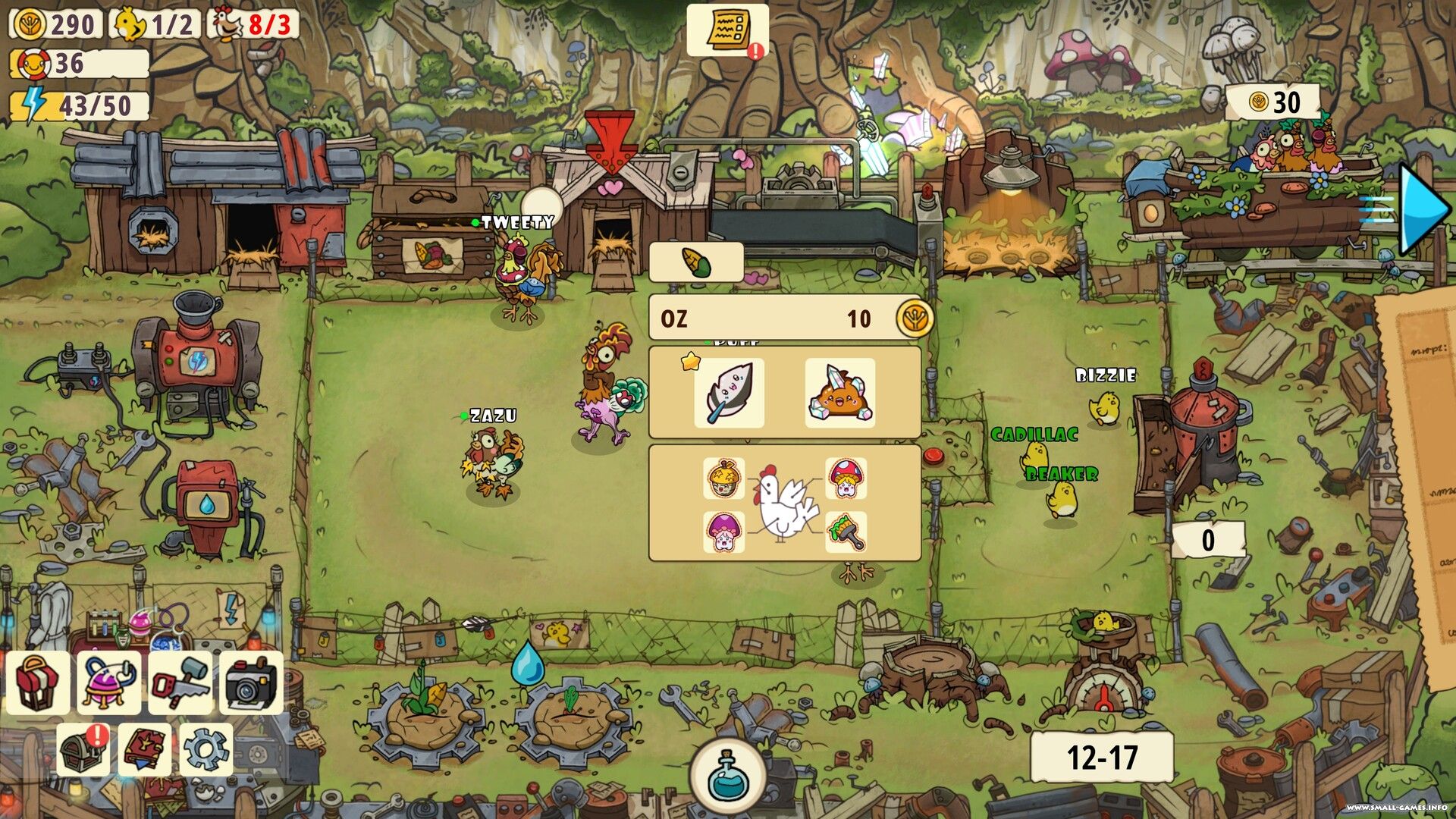1456x819 pixels.
Task: Open the pink potion lab flask icon
Action: coord(108,682)
